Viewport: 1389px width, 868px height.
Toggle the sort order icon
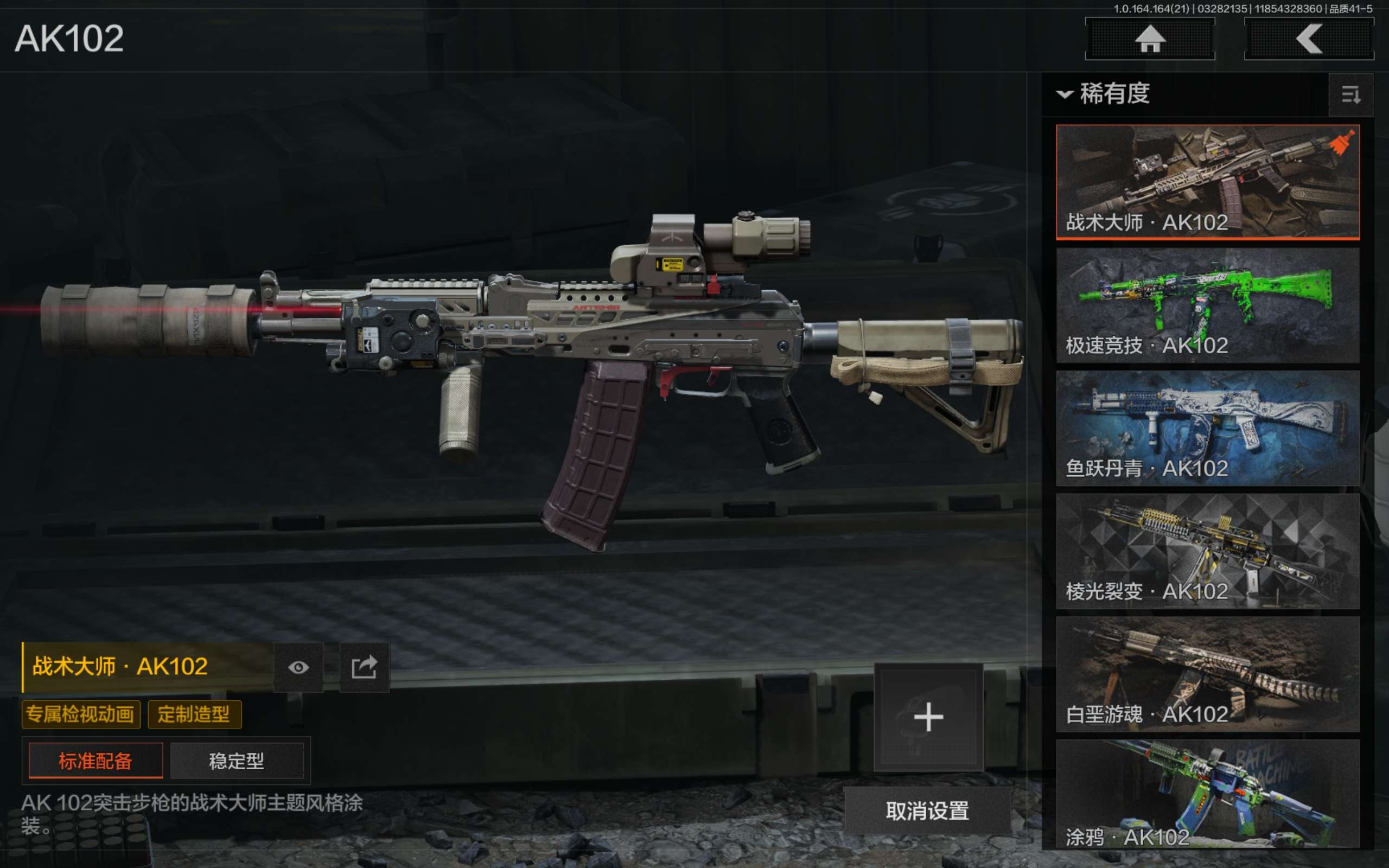pos(1350,95)
